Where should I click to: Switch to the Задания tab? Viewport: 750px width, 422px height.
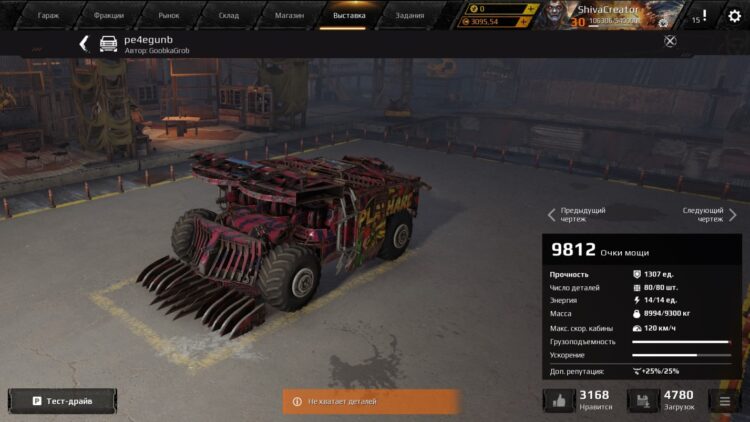point(409,15)
